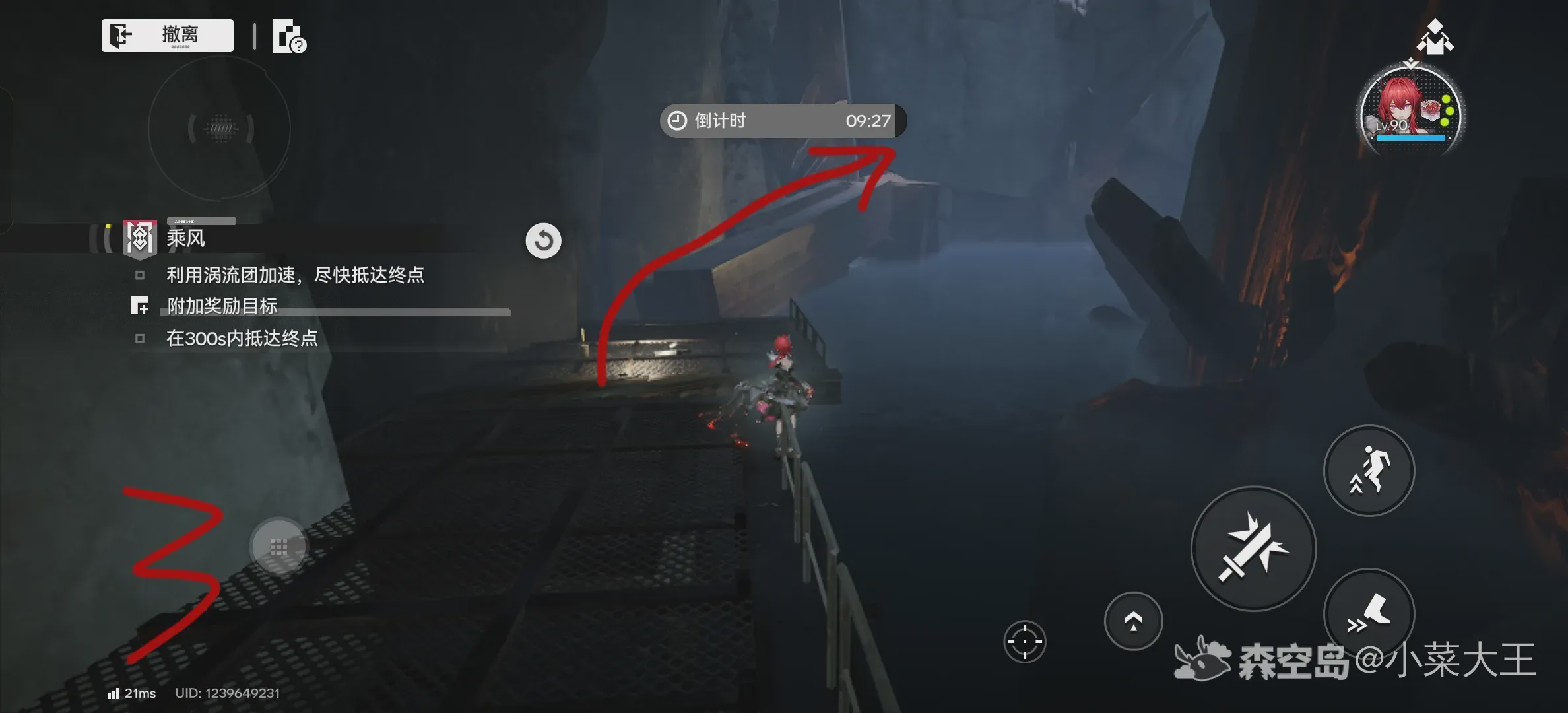The image size is (1568, 713).
Task: Click the circular minimap radar
Action: coord(220,128)
